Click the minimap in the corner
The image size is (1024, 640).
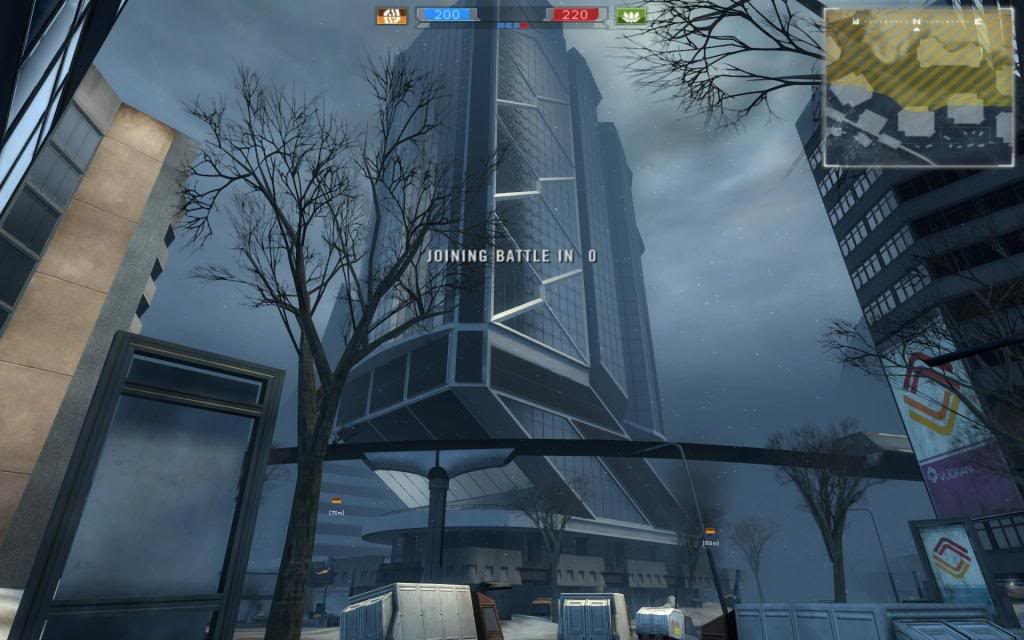(x=918, y=87)
